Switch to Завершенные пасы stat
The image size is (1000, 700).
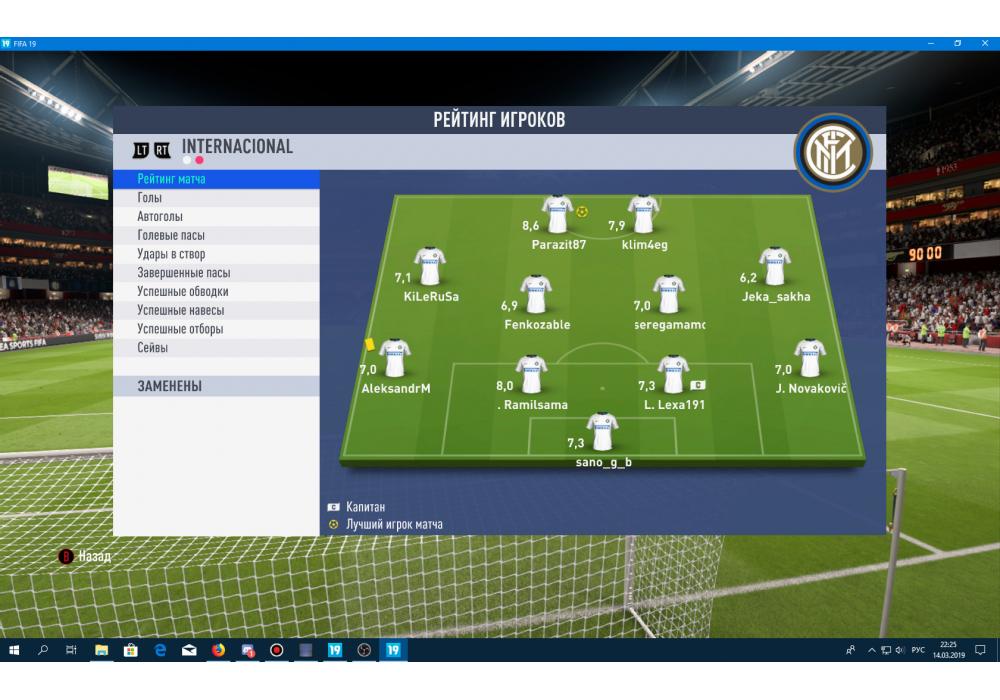[215, 273]
